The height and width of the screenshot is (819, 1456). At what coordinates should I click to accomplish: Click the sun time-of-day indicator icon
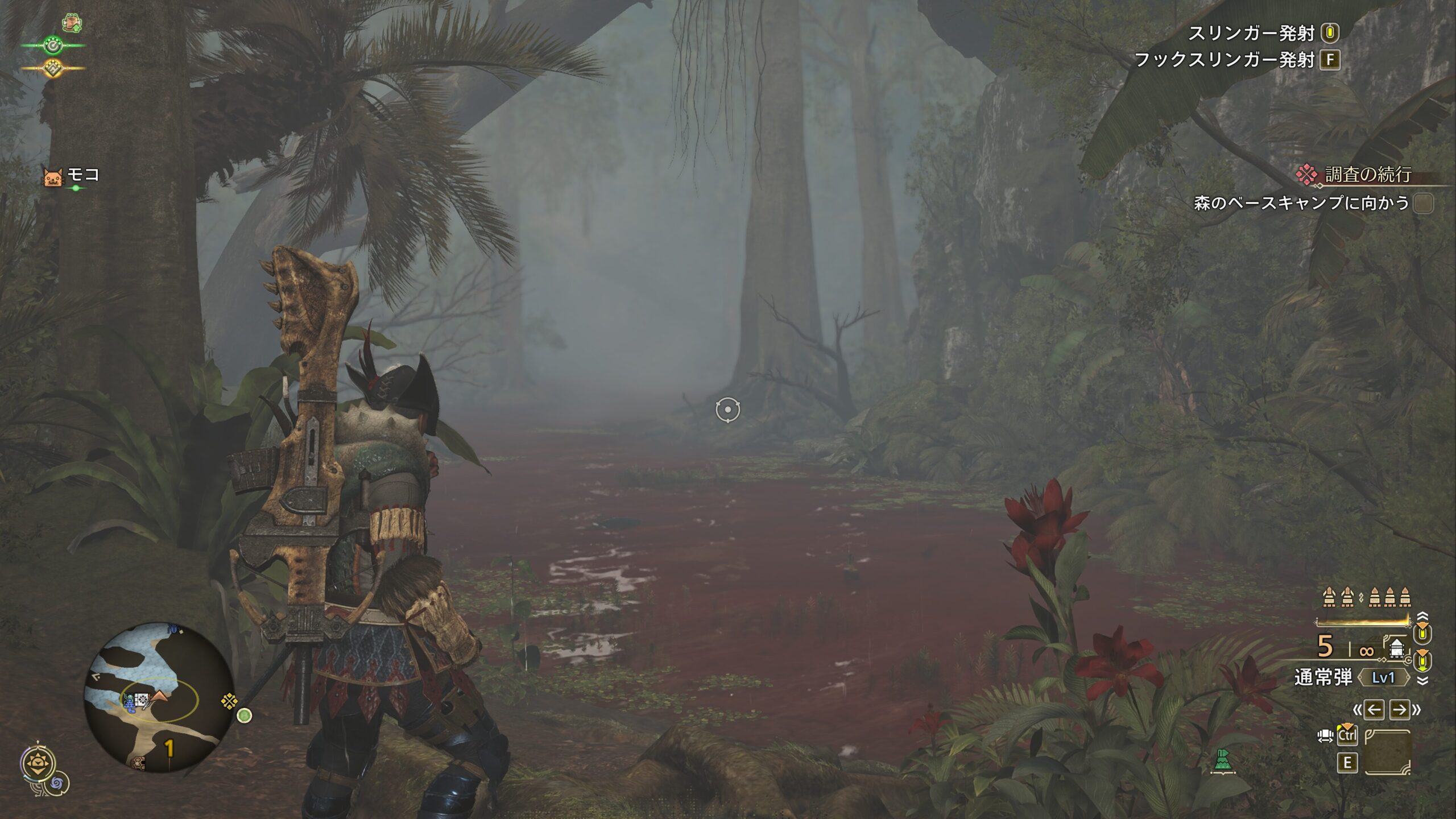tap(39, 763)
